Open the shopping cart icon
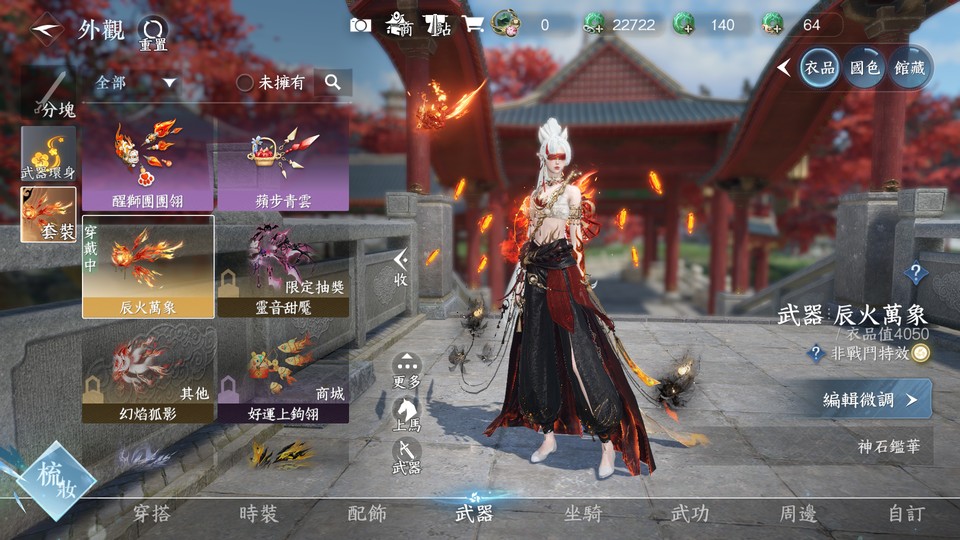Image resolution: width=960 pixels, height=540 pixels. pos(473,24)
